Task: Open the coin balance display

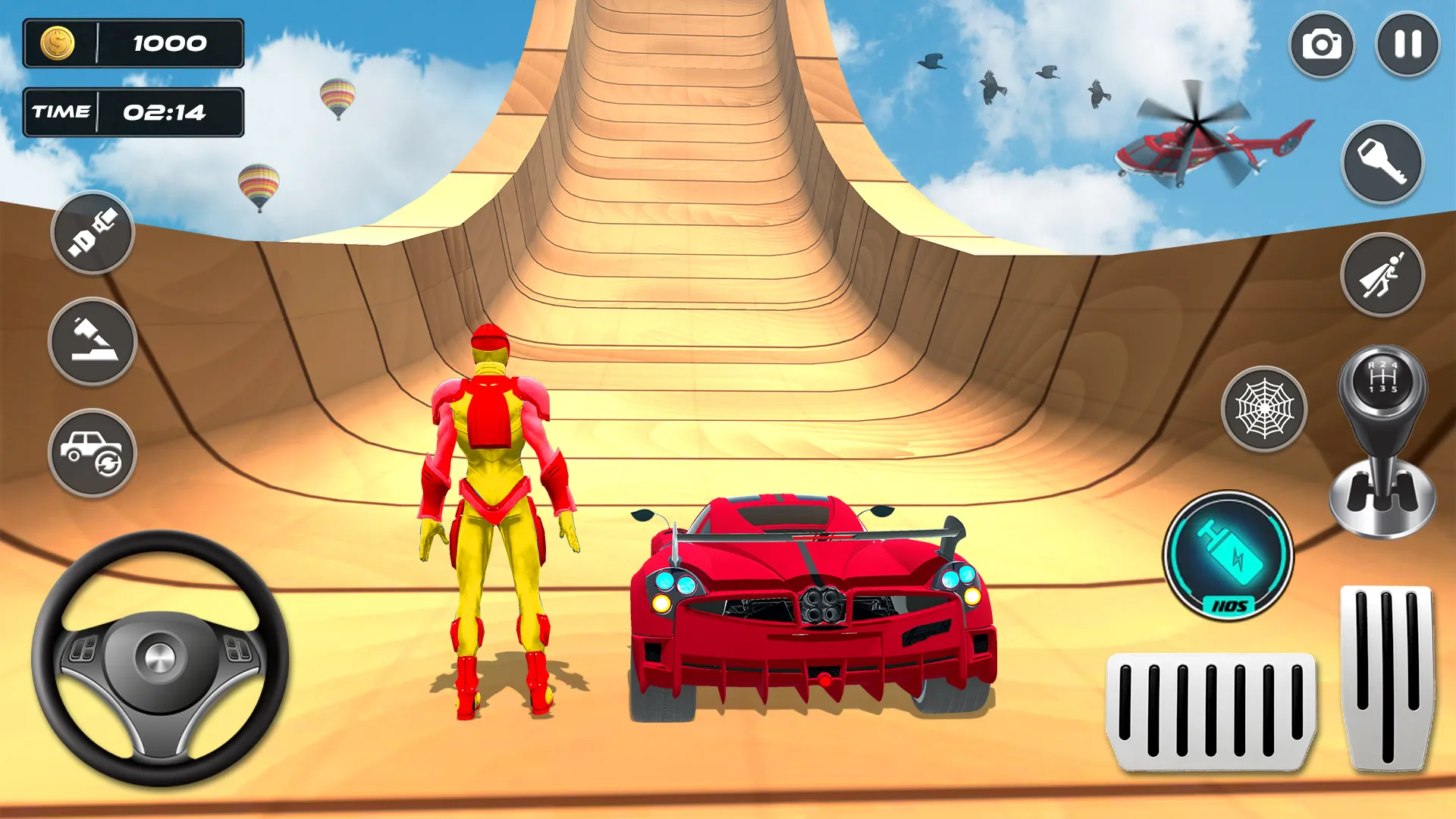Action: (x=133, y=43)
